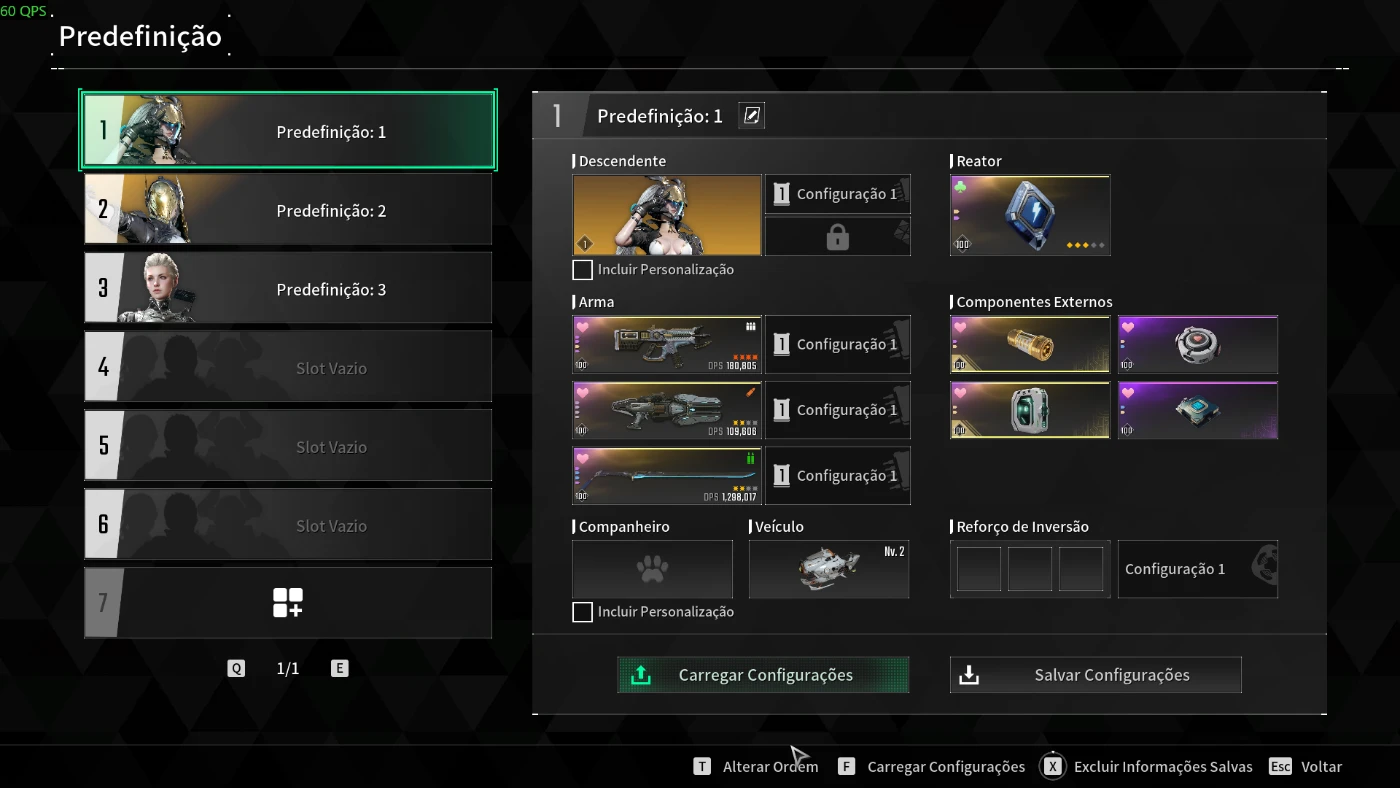1400x788 pixels.
Task: Select the weapon with DPS 109,808
Action: pyautogui.click(x=667, y=410)
